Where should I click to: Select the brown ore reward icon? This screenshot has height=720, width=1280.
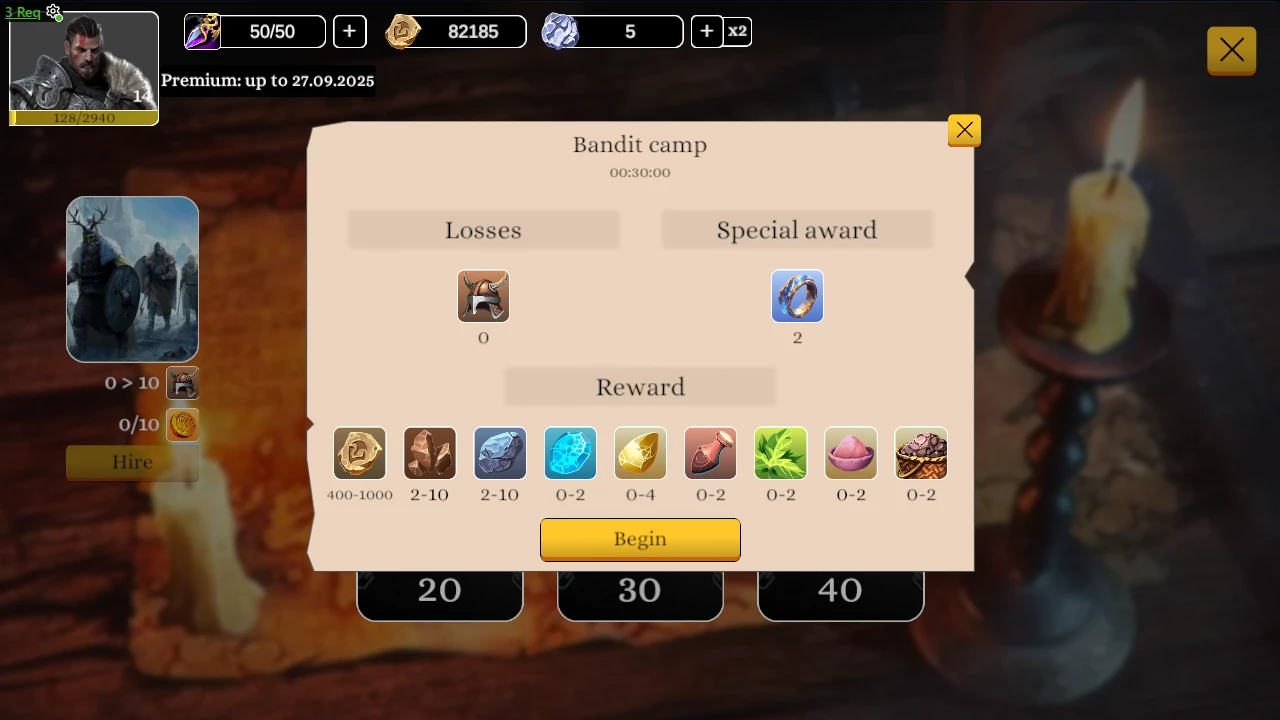click(429, 453)
